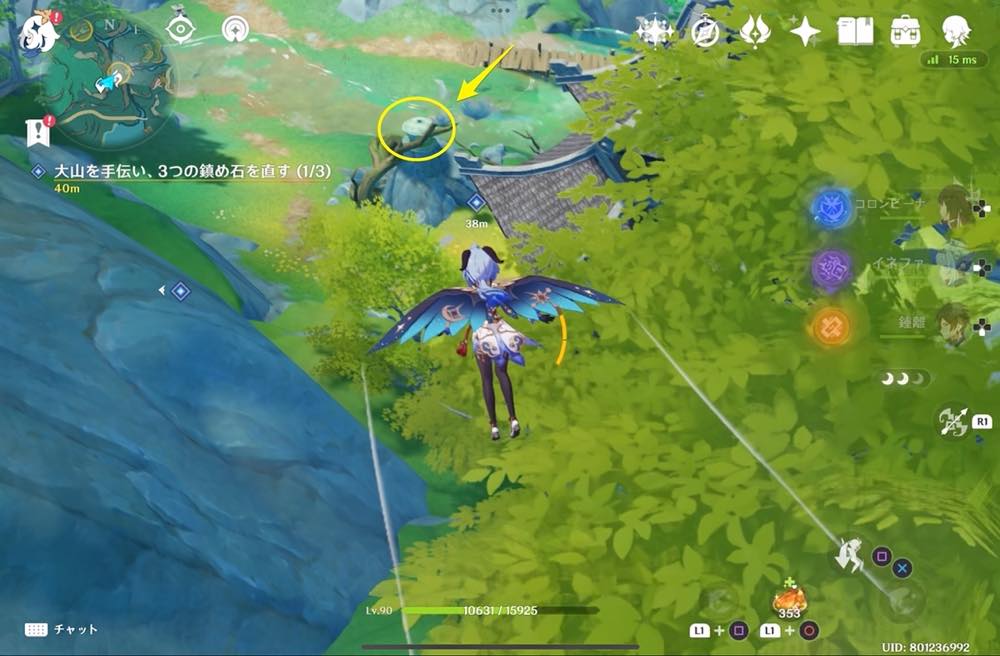Screen dimensions: 1000x656
Task: Open the character head profile icon
Action: coord(957,31)
